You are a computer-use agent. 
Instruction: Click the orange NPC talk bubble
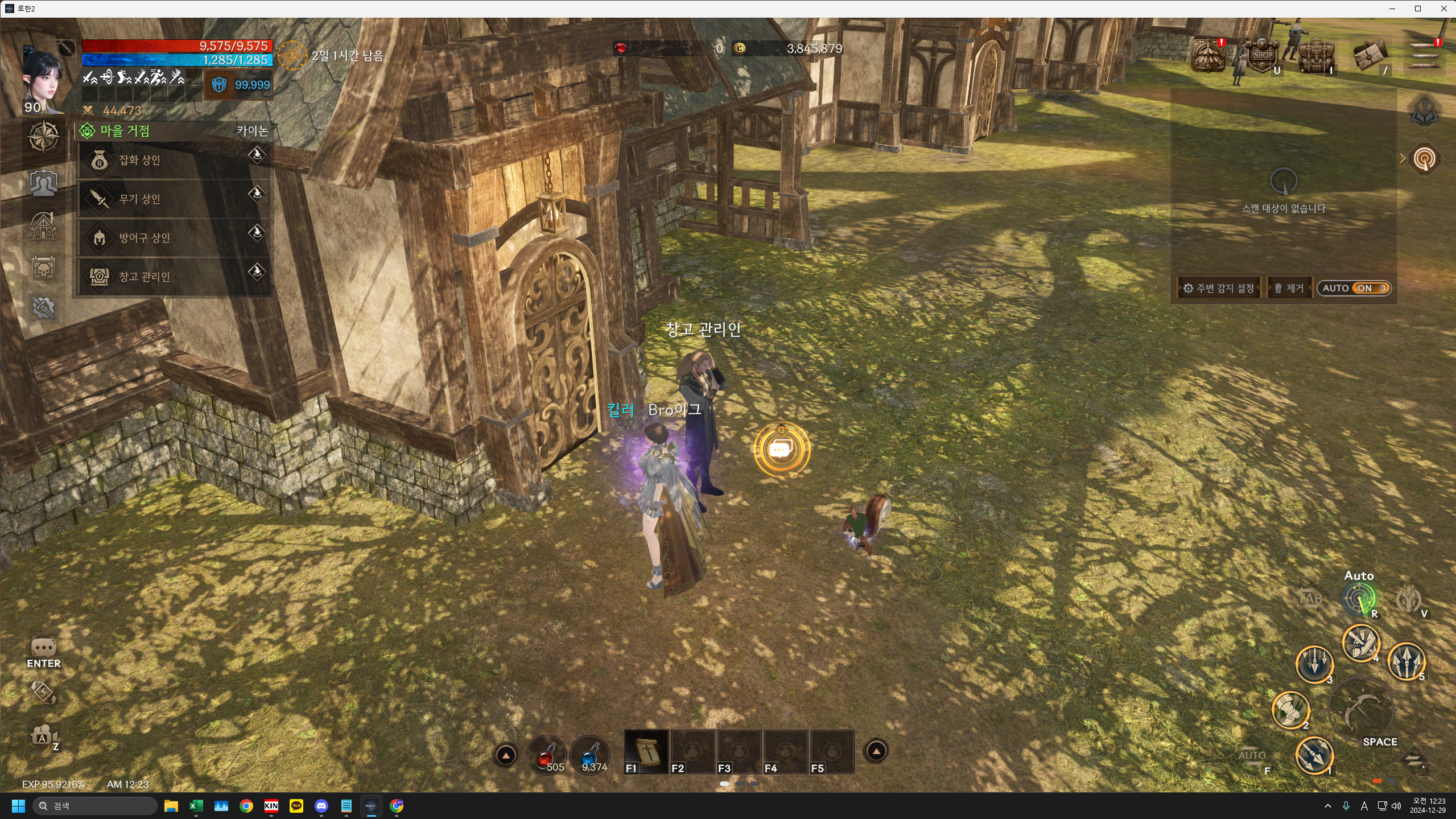pos(781,450)
